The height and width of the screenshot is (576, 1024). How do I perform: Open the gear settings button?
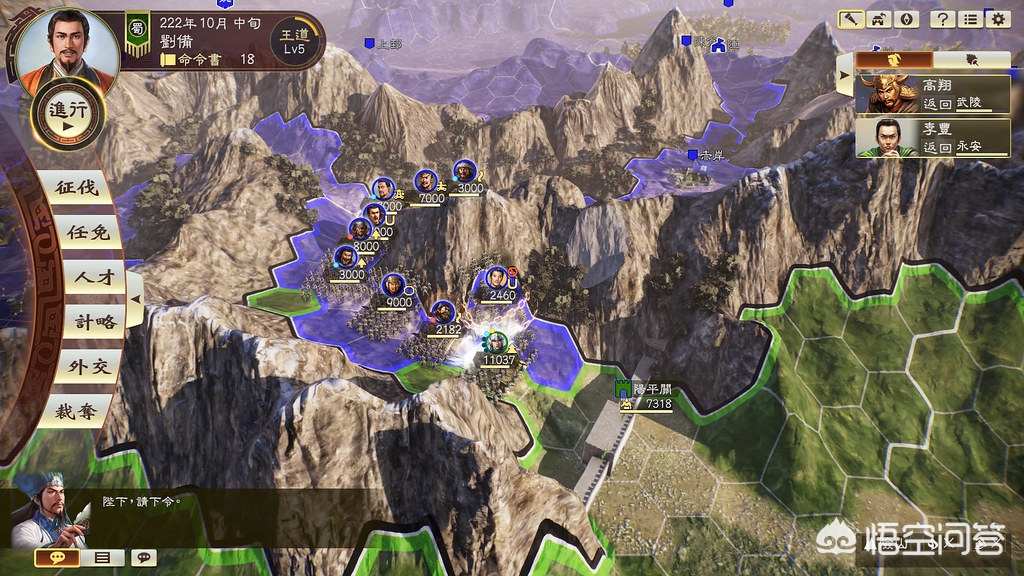click(x=996, y=19)
